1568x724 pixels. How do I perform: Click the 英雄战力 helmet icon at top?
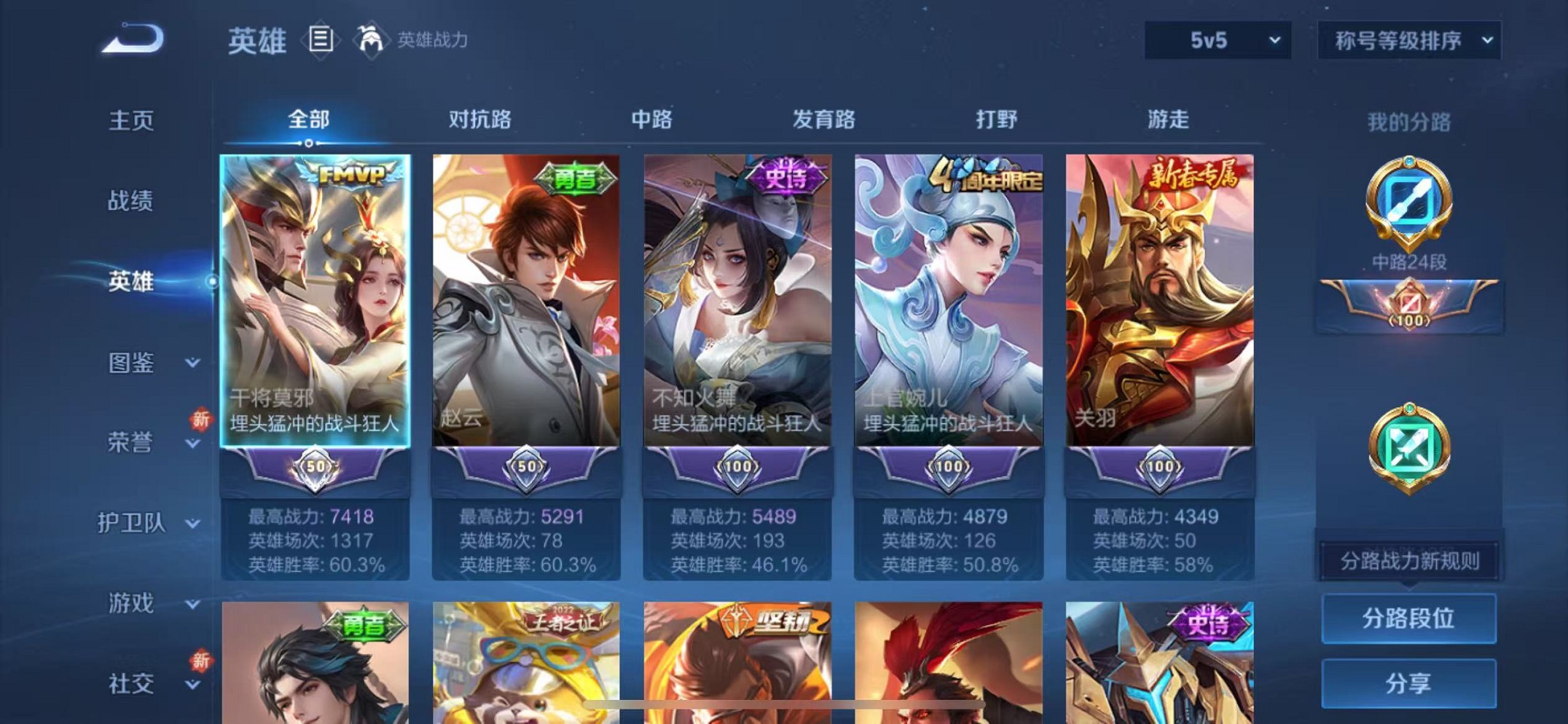[372, 40]
